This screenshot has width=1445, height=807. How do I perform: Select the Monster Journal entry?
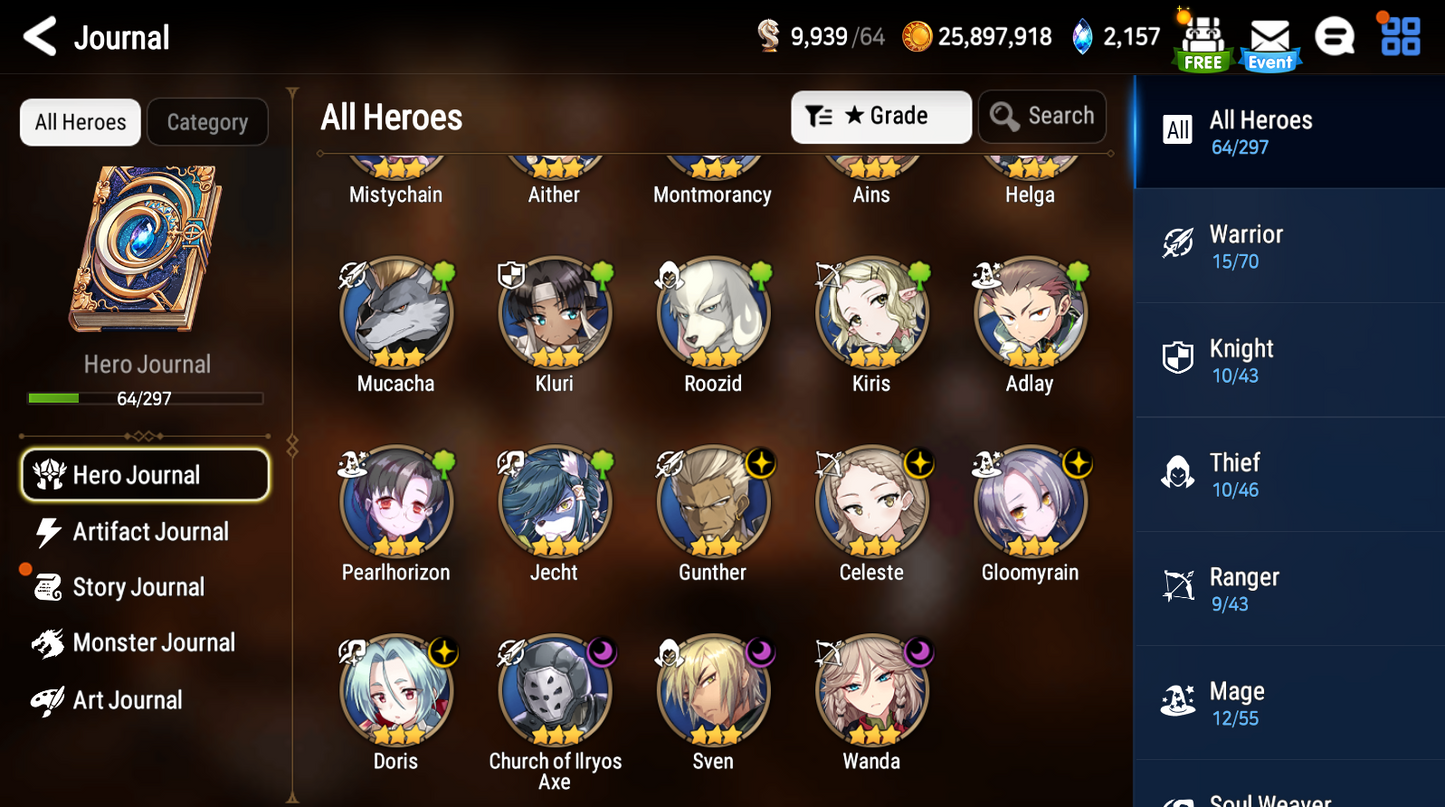point(153,643)
